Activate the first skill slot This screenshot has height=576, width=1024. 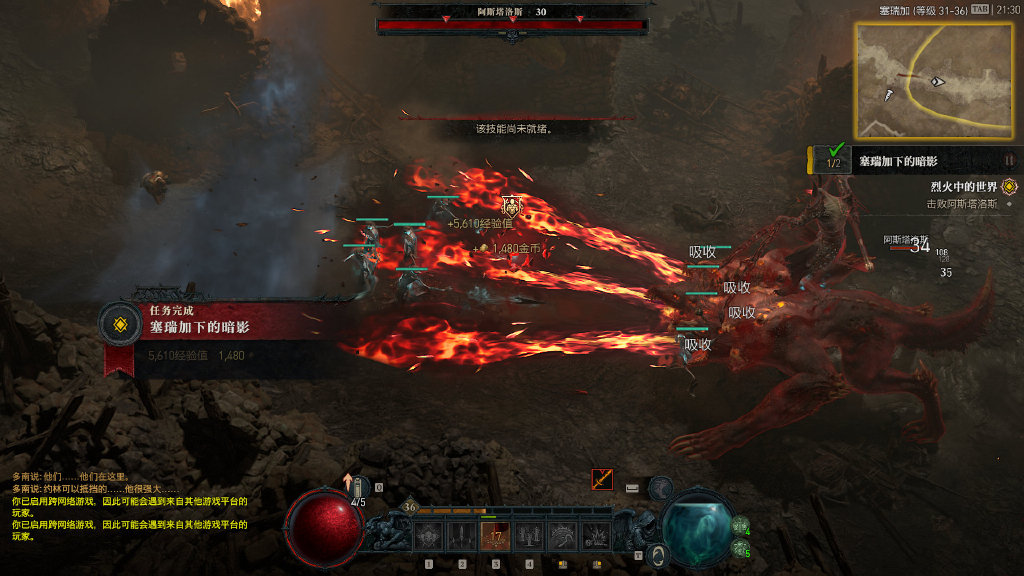428,537
